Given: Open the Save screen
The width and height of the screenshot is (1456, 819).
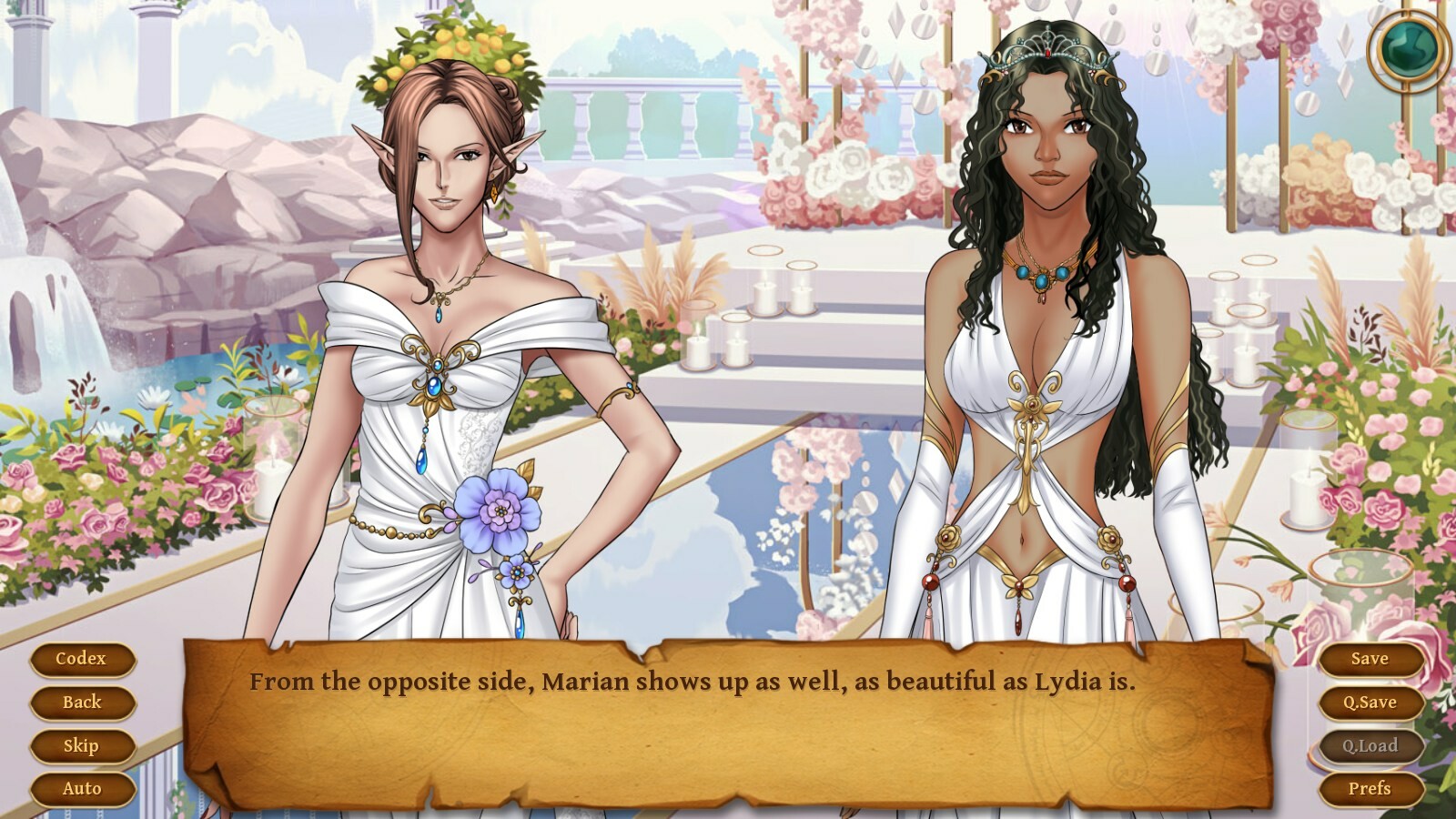Looking at the screenshot, I should tap(1370, 658).
